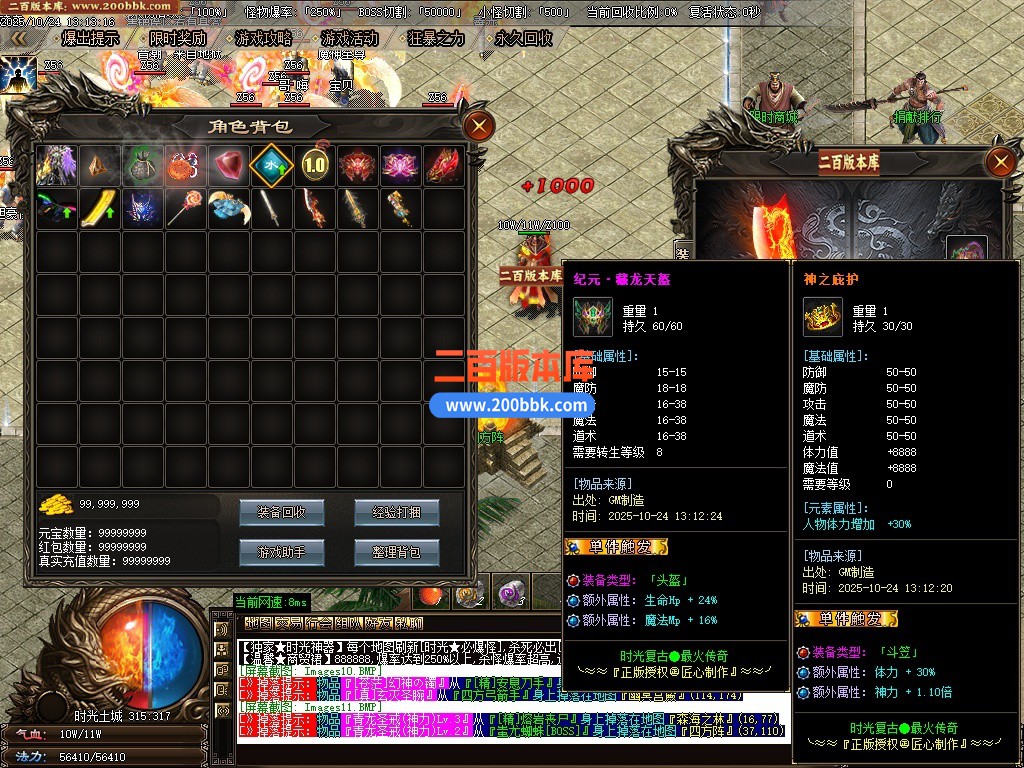Open the 游戏助手 helper

click(x=282, y=551)
